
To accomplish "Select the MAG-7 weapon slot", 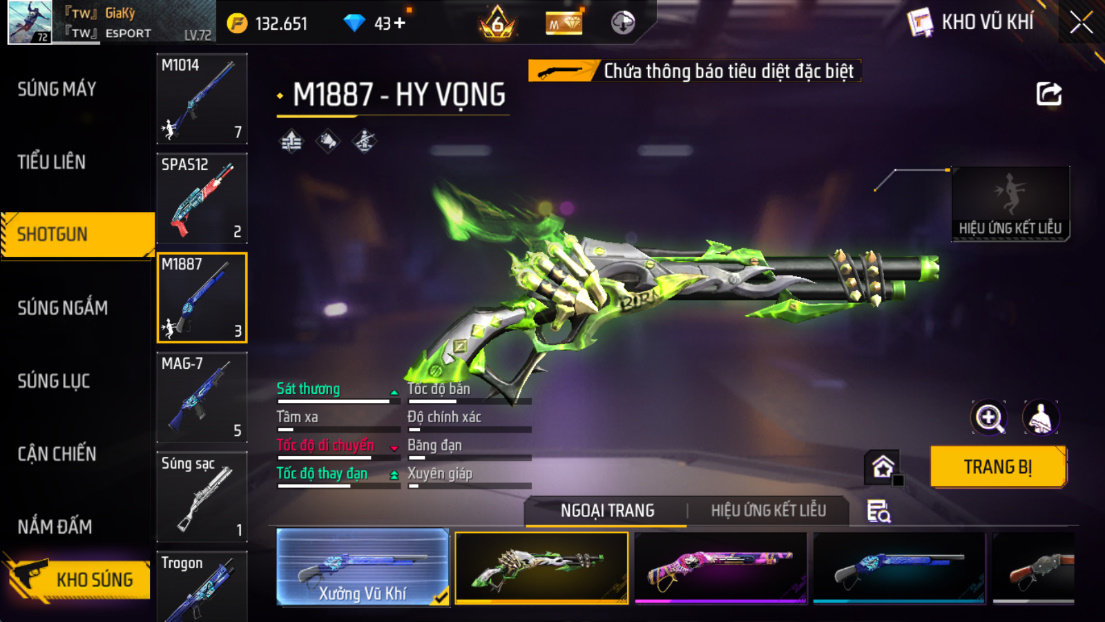I will pyautogui.click(x=202, y=398).
